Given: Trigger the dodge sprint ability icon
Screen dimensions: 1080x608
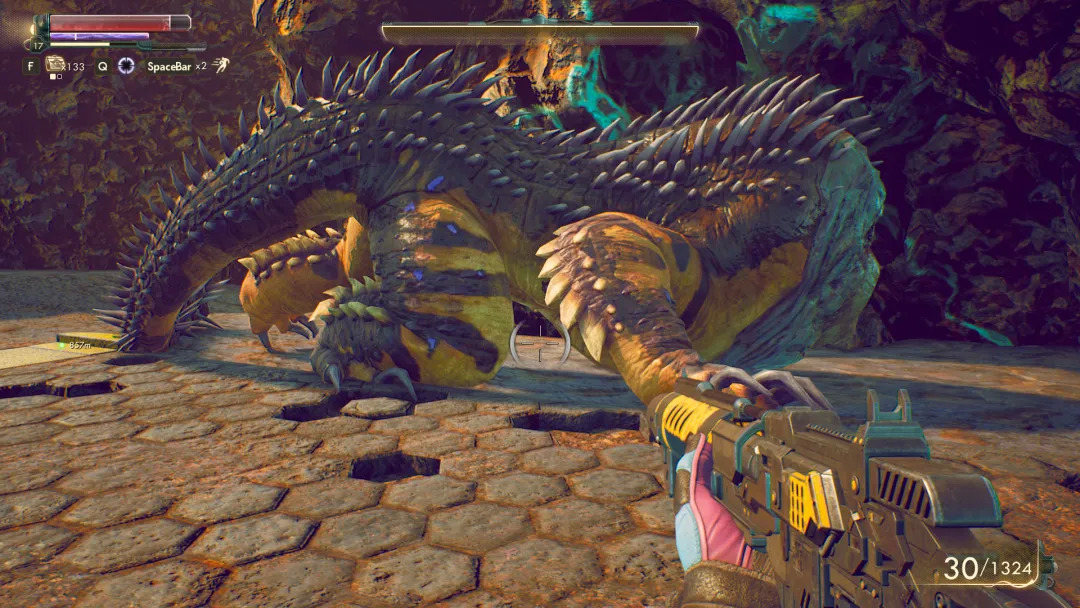Looking at the screenshot, I should (x=221, y=65).
